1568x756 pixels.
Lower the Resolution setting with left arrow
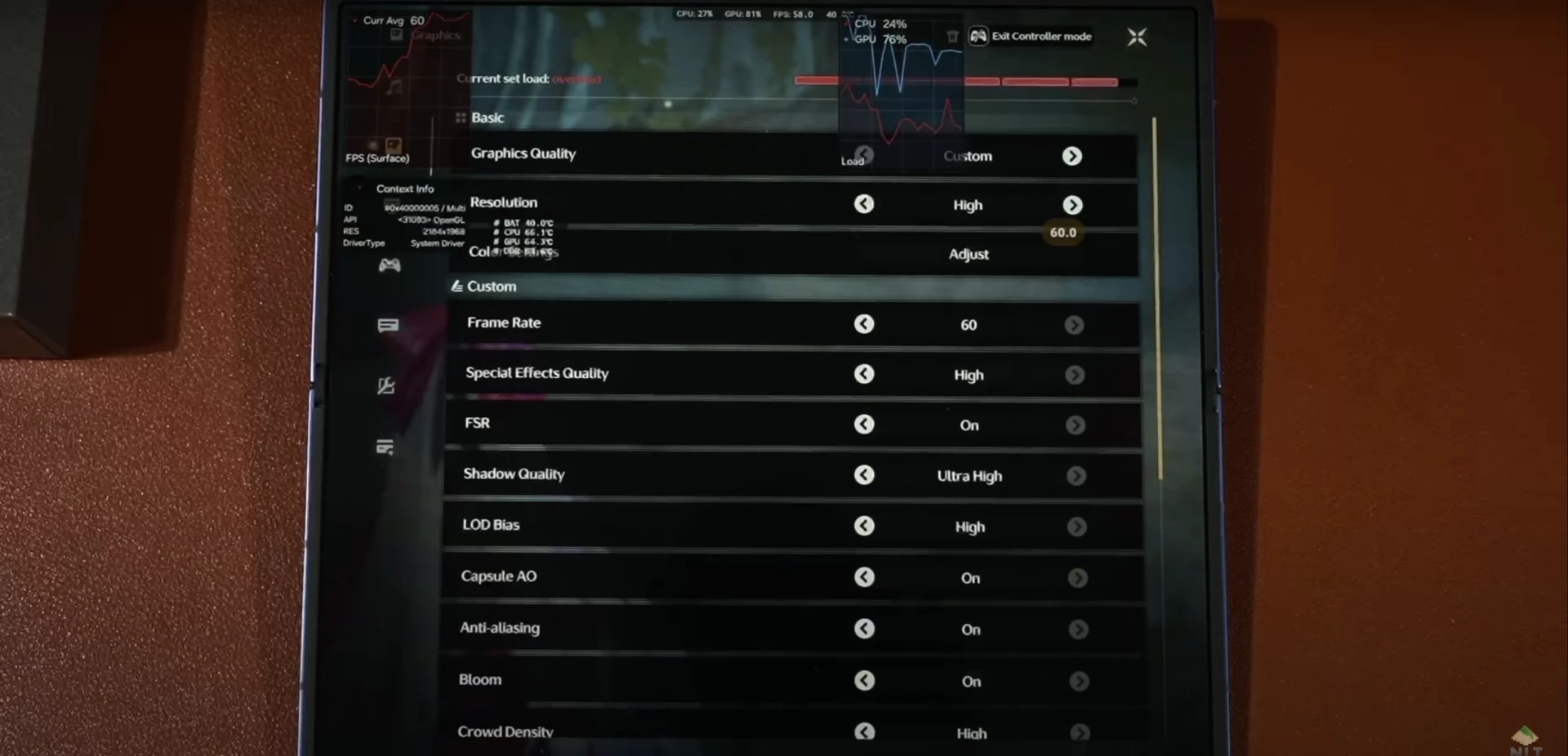864,204
